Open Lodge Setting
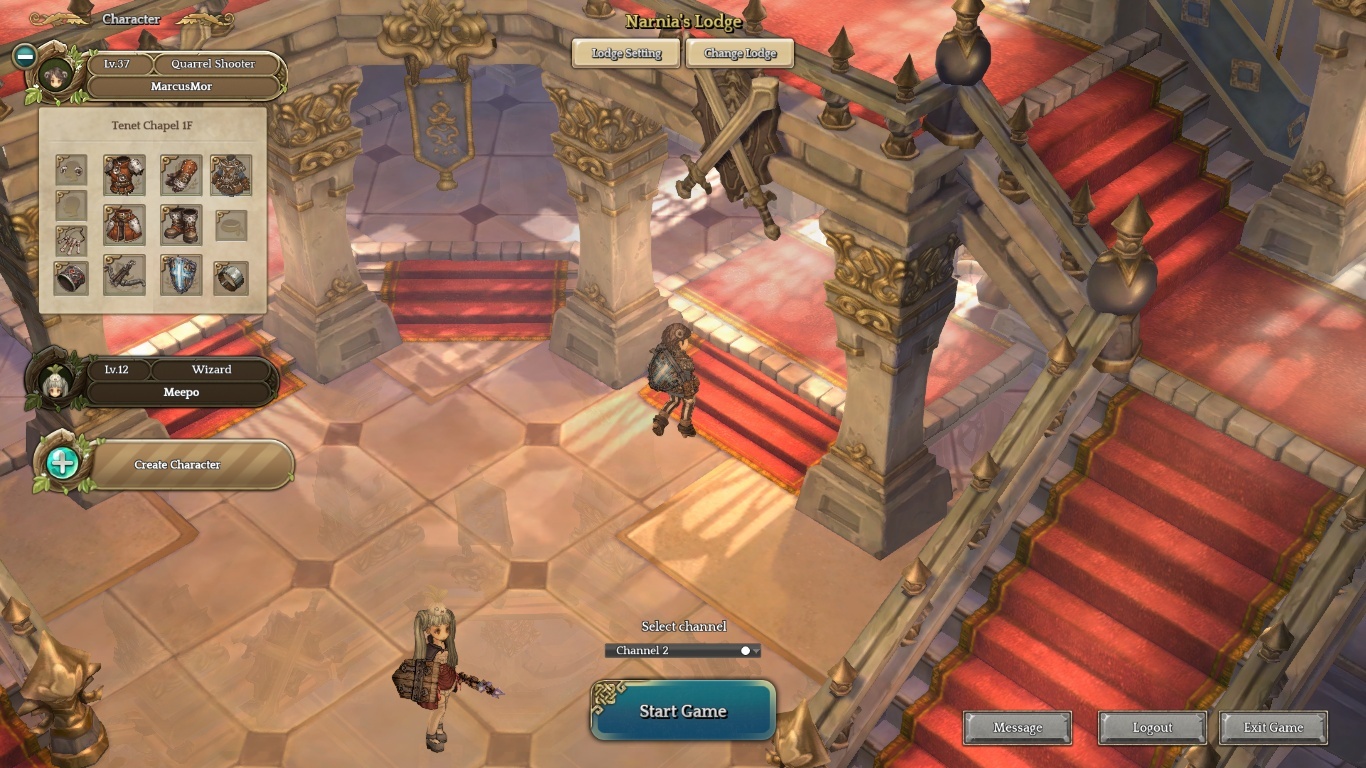This screenshot has height=768, width=1366. pyautogui.click(x=626, y=53)
